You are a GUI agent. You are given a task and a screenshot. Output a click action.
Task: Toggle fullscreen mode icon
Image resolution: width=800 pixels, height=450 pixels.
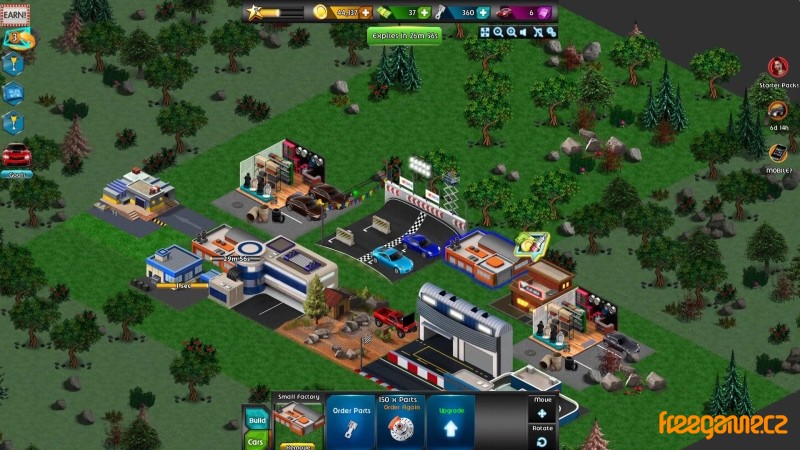click(485, 32)
